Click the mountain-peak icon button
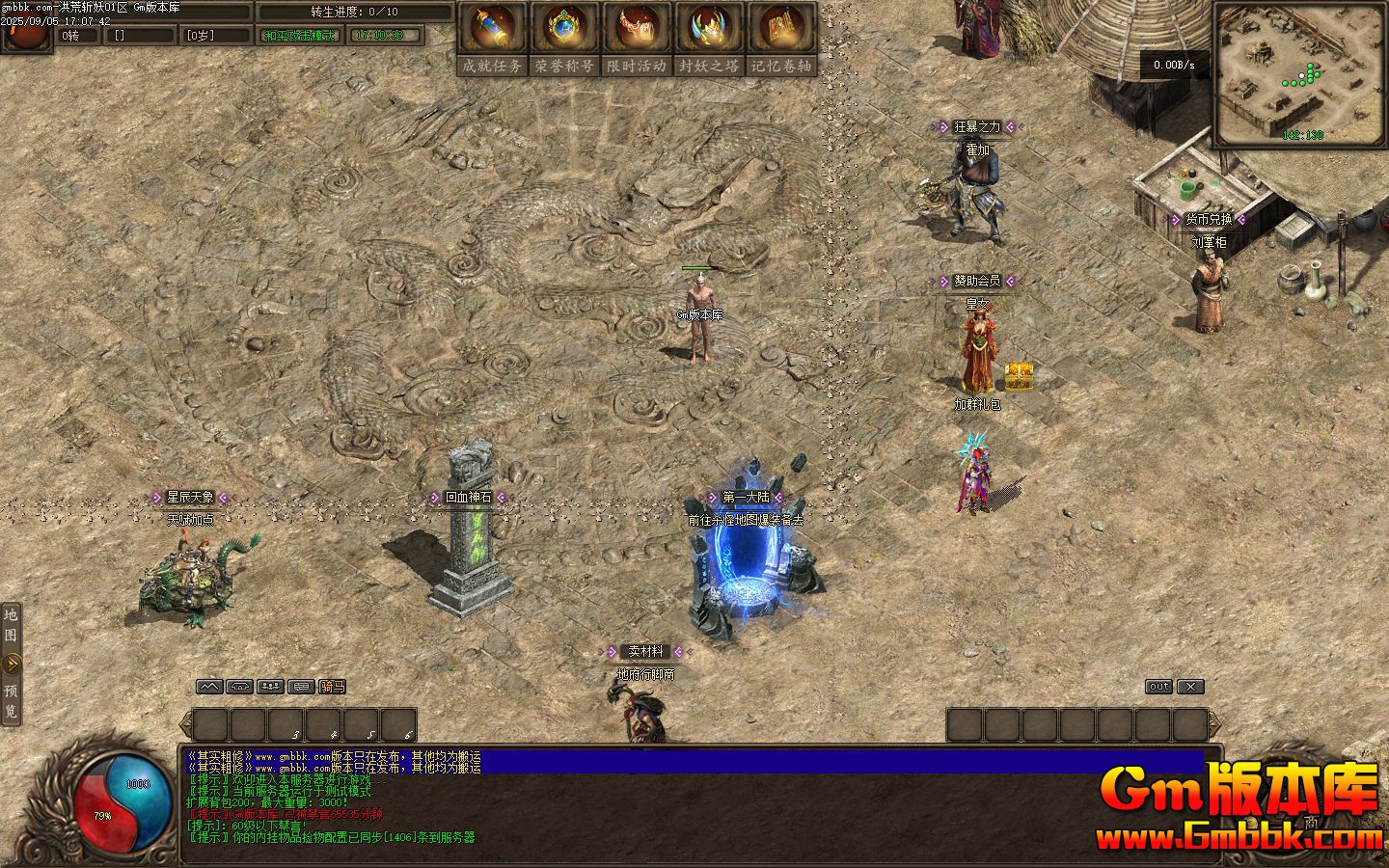 pyautogui.click(x=209, y=687)
